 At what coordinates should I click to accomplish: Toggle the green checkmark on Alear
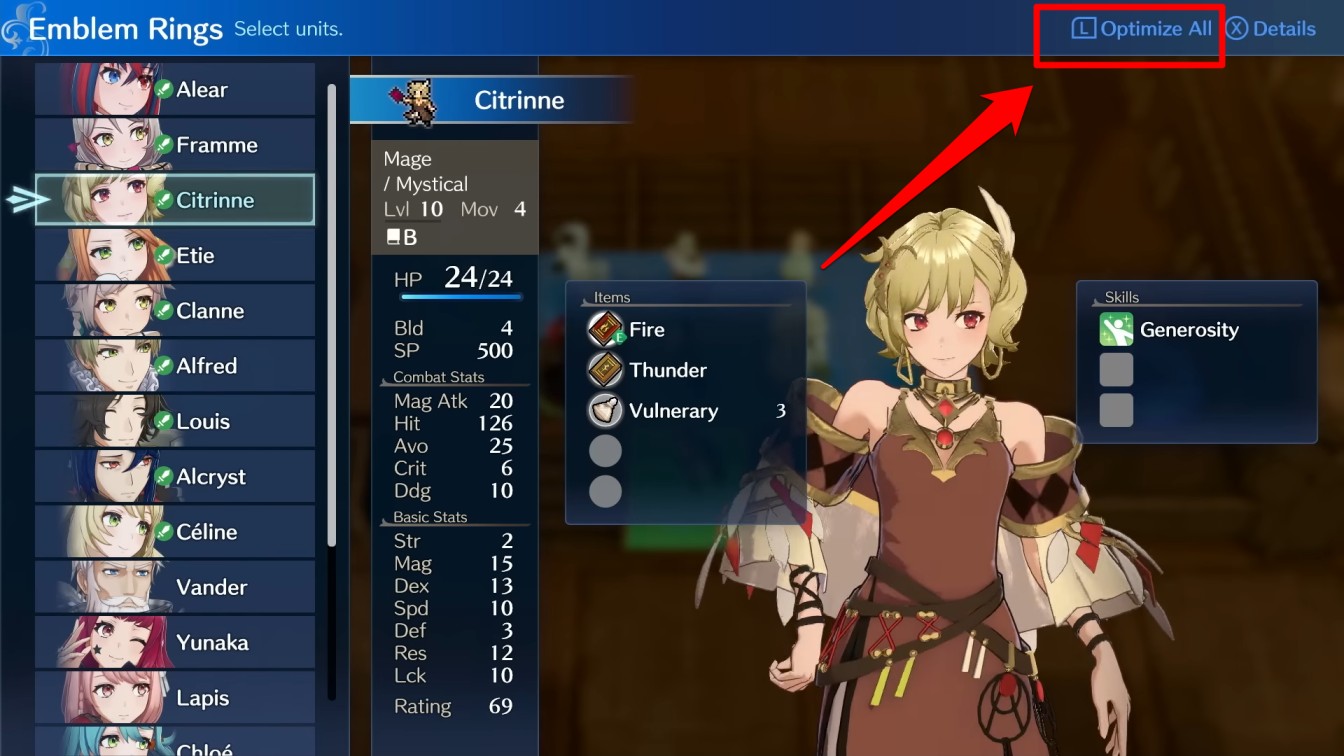coord(165,88)
